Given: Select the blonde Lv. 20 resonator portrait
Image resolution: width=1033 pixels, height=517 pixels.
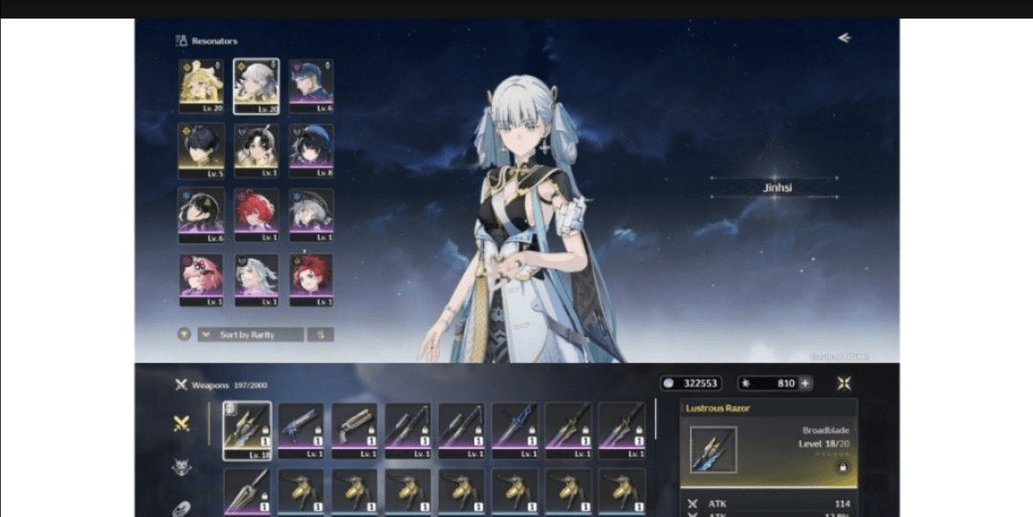Looking at the screenshot, I should pos(201,84).
